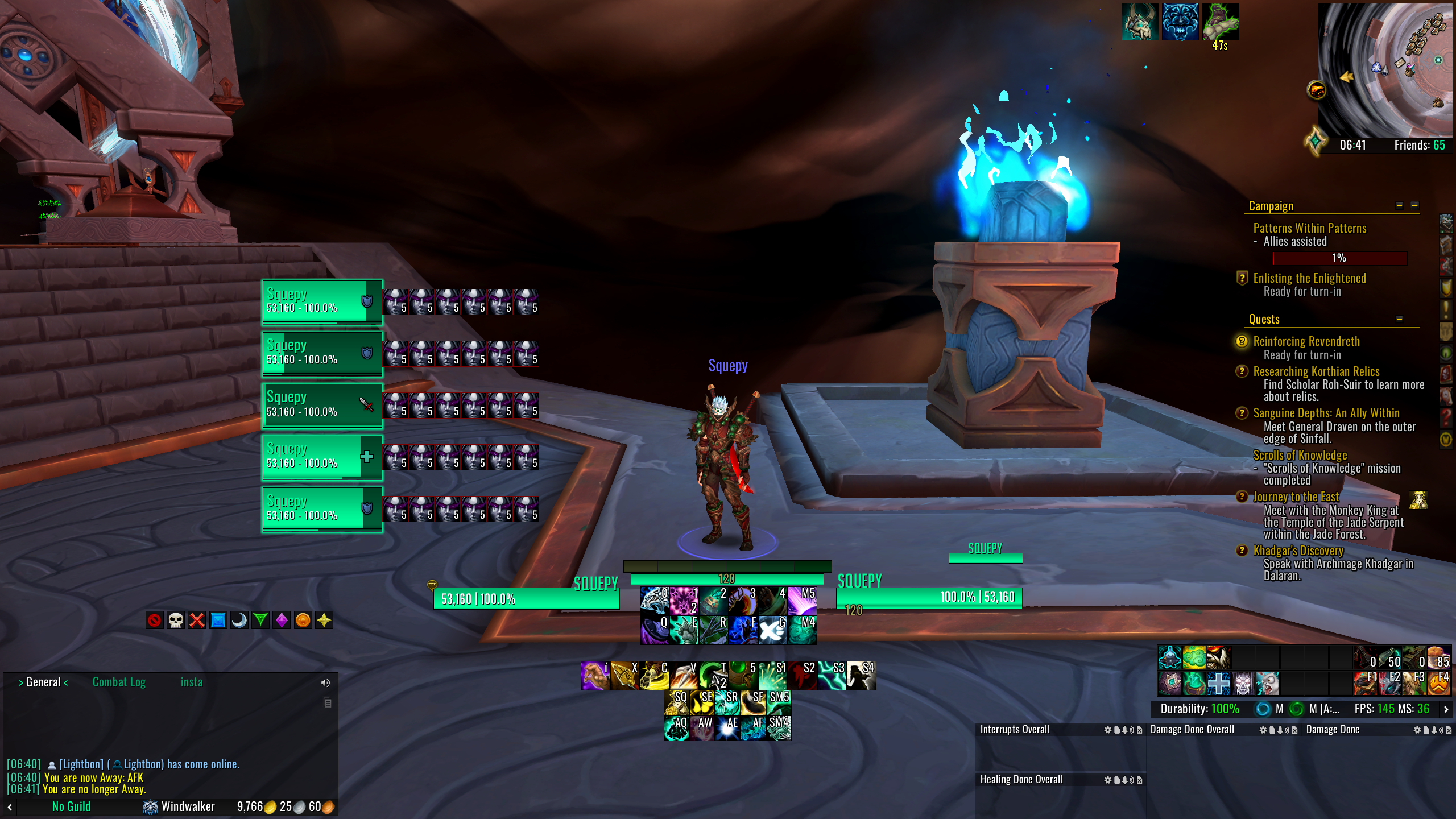Switch to the Combat Log chat tab

pos(119,682)
